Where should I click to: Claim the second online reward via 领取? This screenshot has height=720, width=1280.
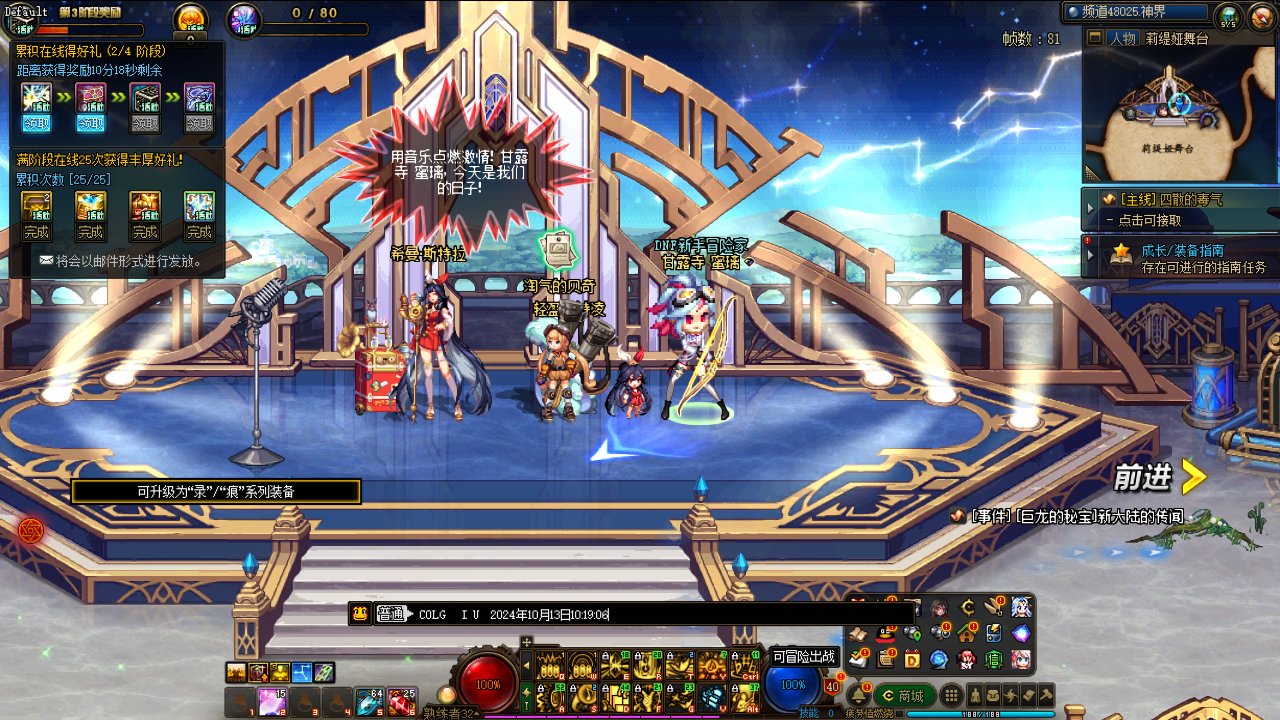pyautogui.click(x=90, y=124)
